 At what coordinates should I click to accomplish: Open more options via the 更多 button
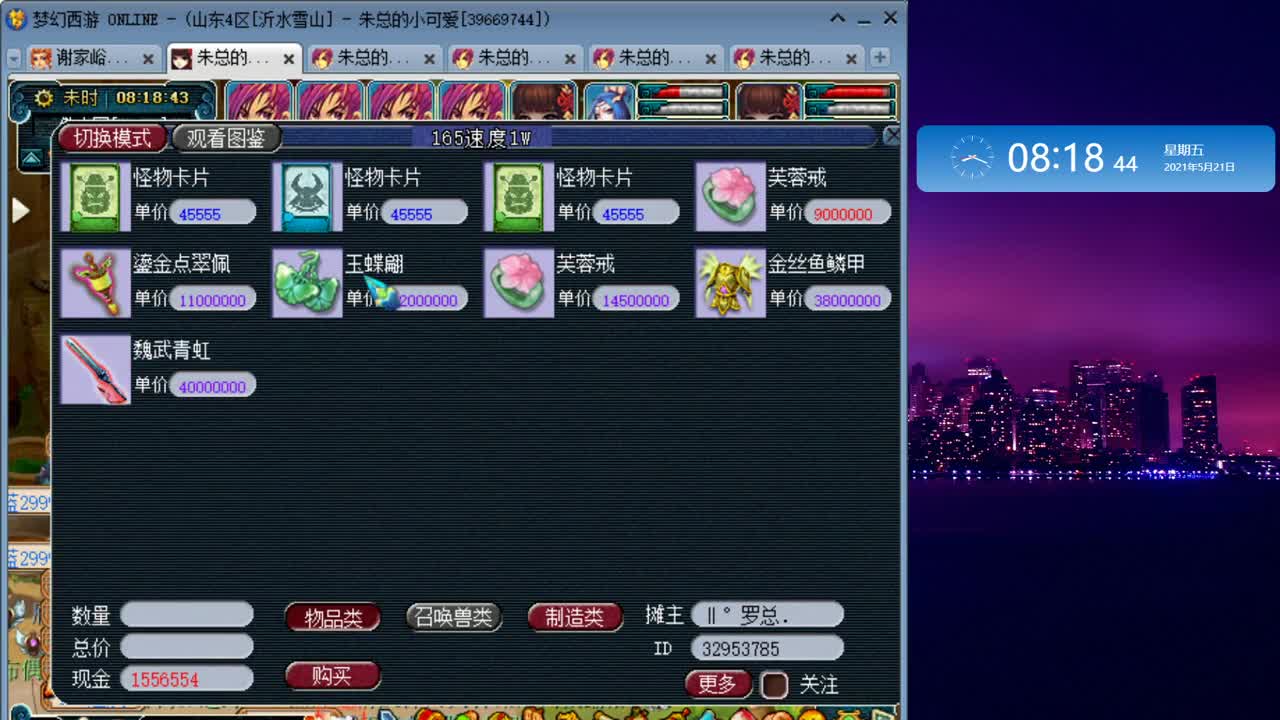[717, 684]
